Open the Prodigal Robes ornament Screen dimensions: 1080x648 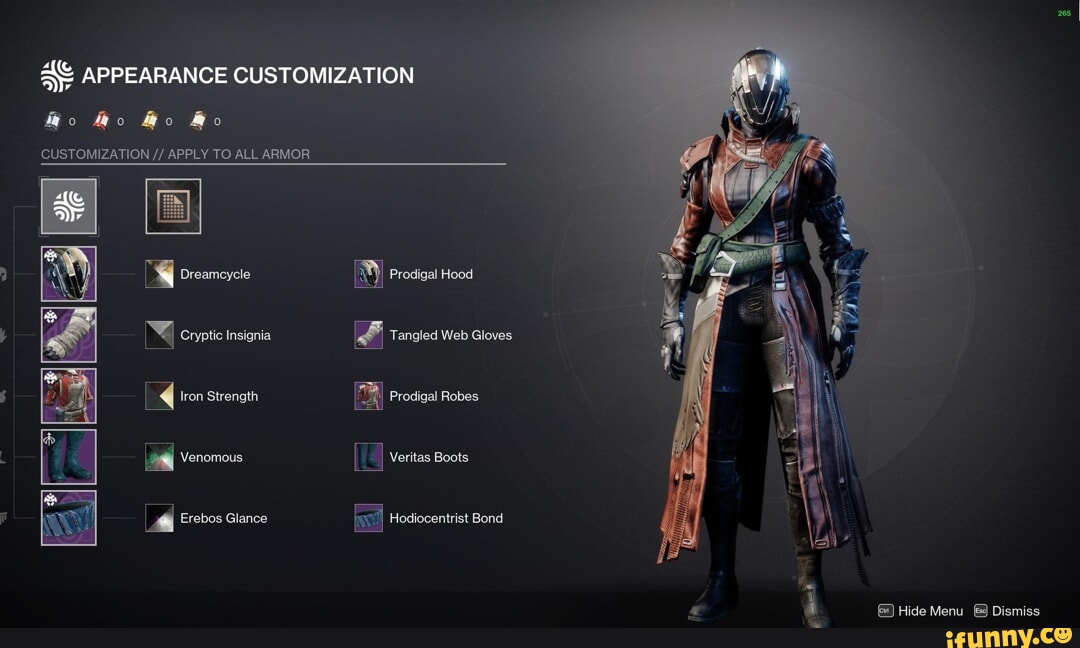tap(369, 396)
